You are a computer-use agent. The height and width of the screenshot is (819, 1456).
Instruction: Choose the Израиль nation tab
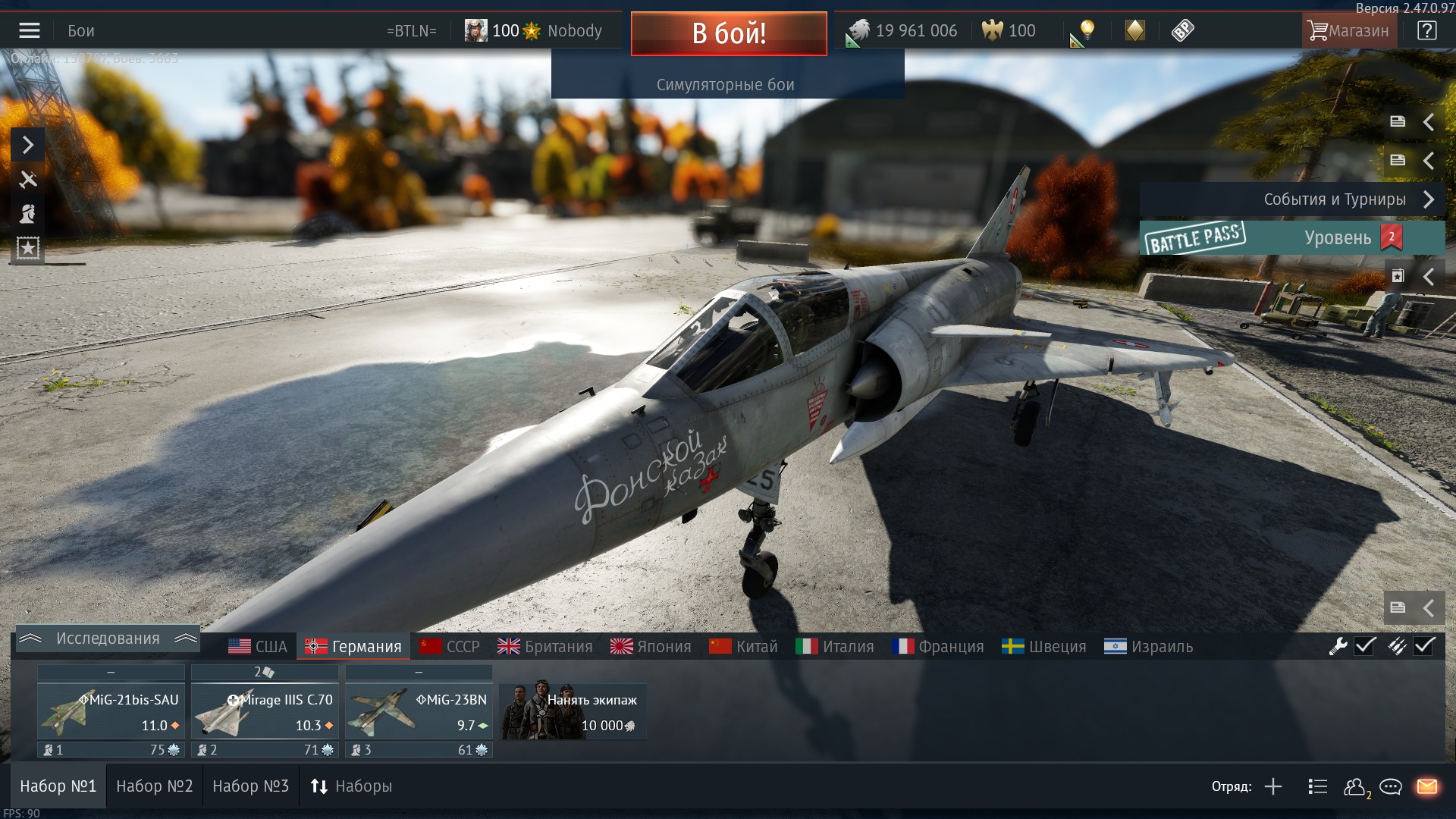coord(1148,647)
